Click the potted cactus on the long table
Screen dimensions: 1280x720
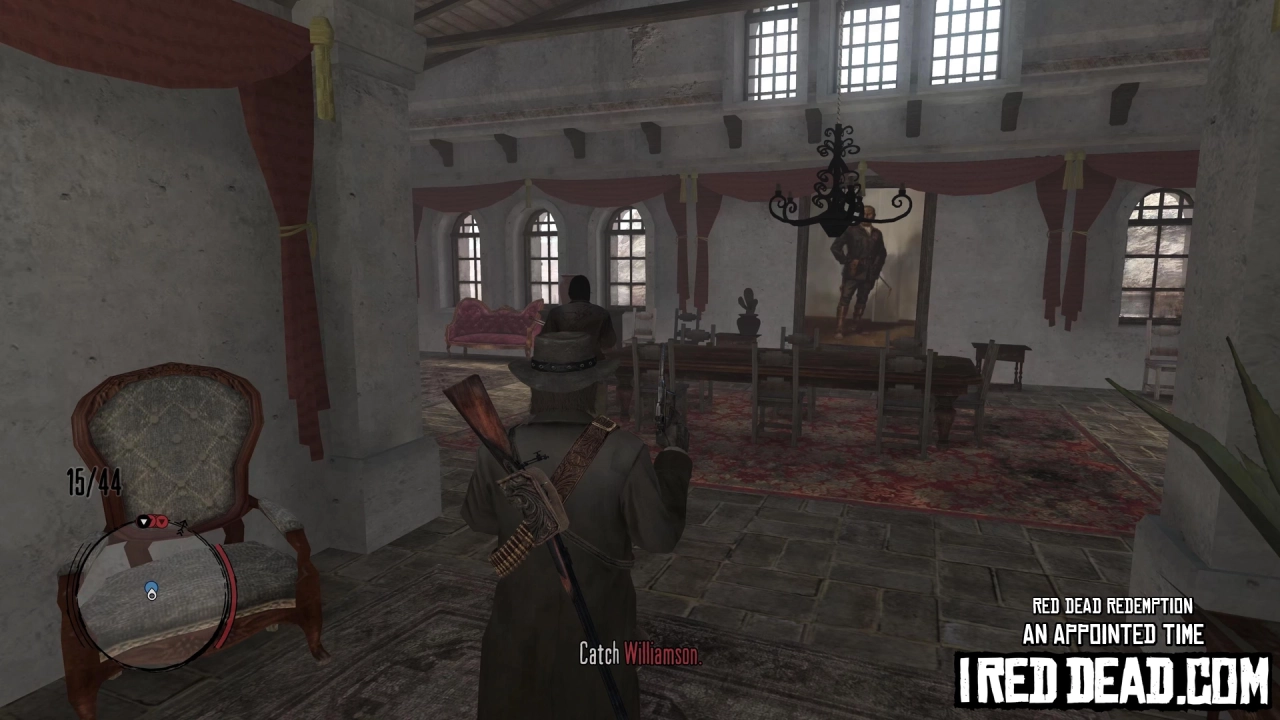(746, 310)
